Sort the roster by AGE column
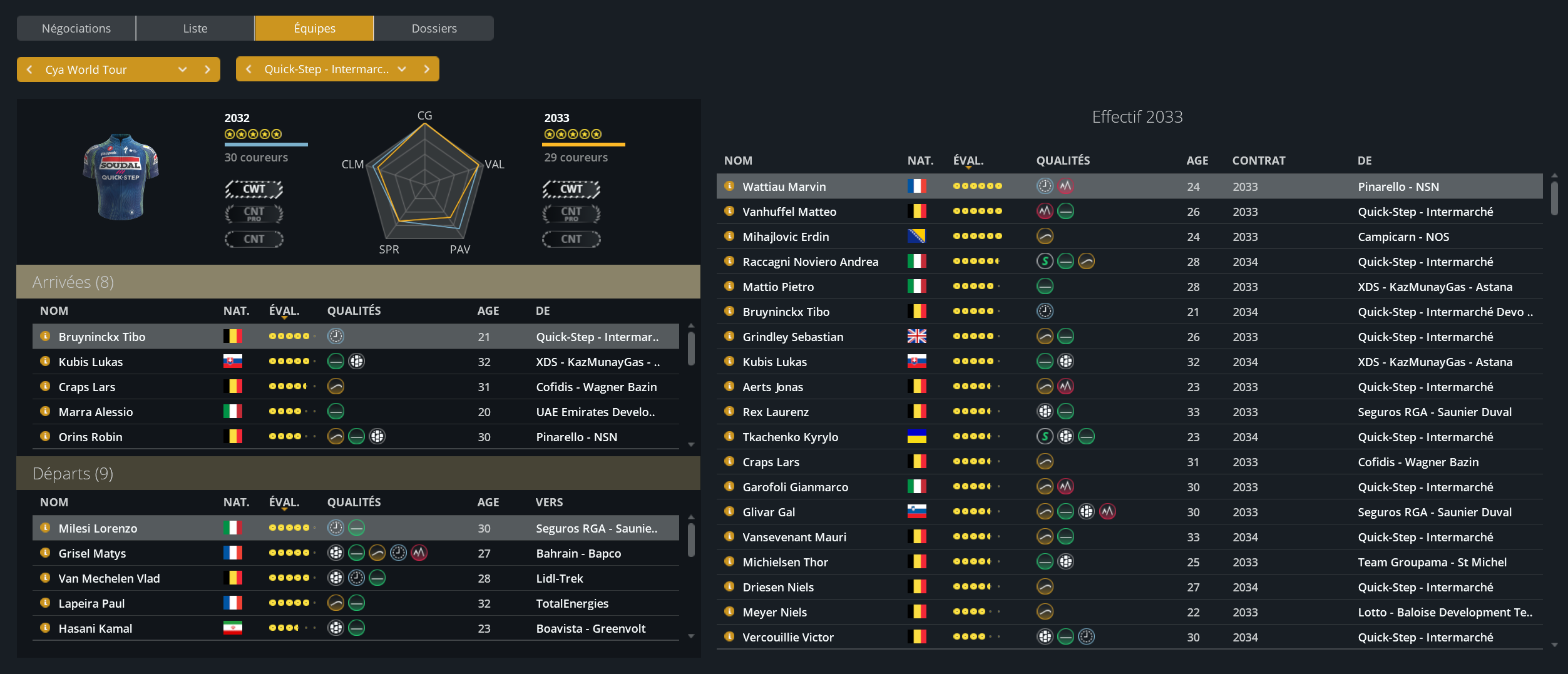This screenshot has height=674, width=1568. tap(1197, 160)
